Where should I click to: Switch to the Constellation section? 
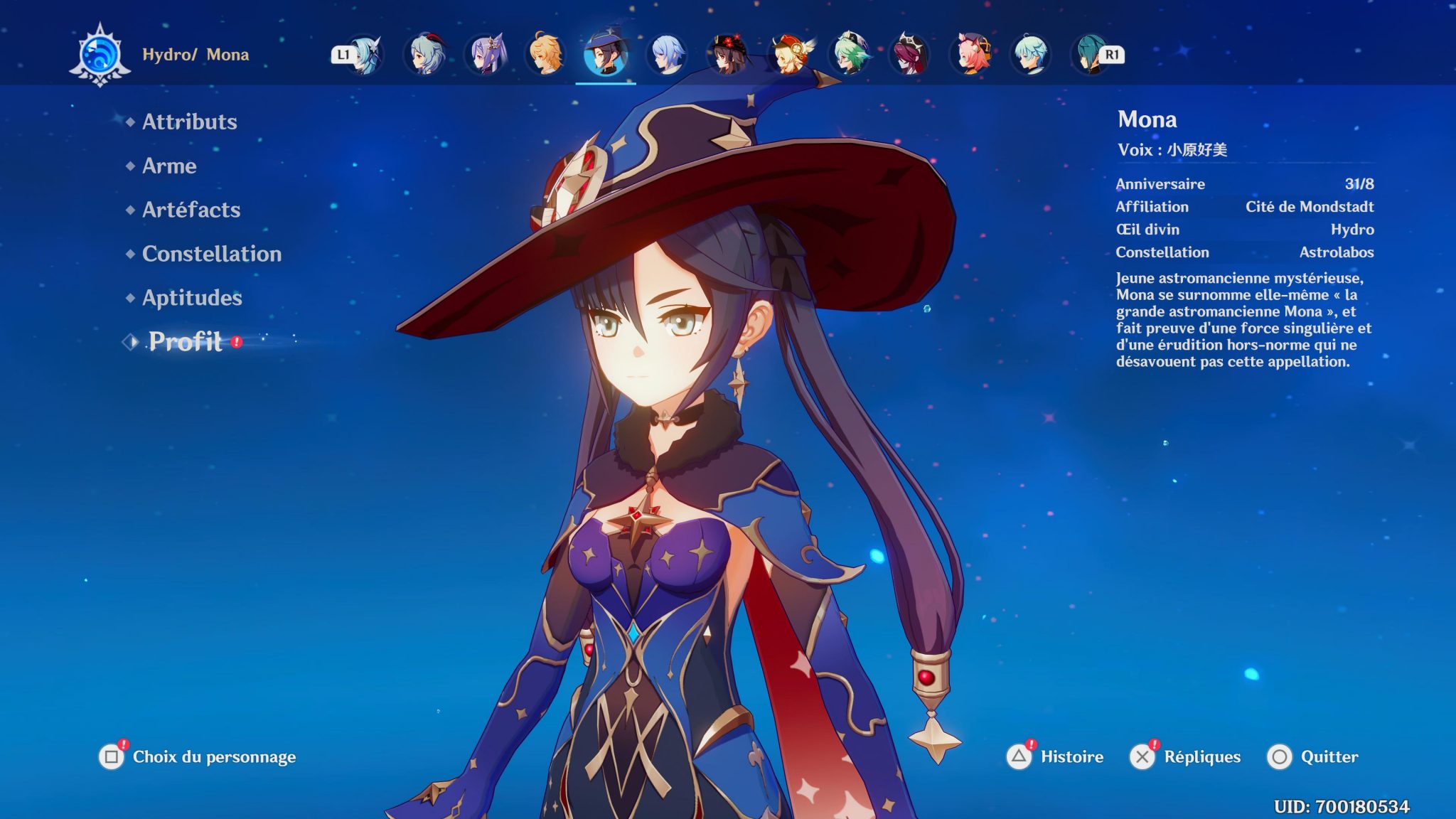coord(210,254)
